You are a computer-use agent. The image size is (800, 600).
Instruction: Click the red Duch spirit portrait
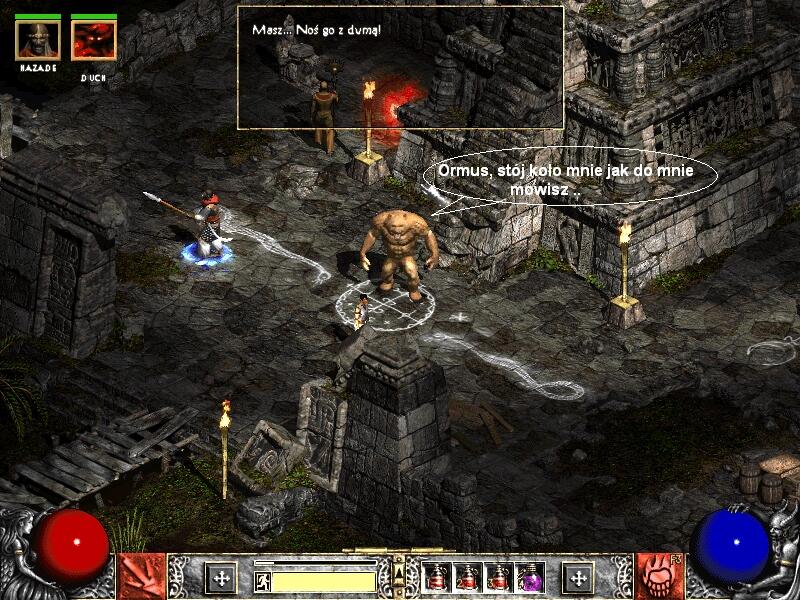[93, 39]
